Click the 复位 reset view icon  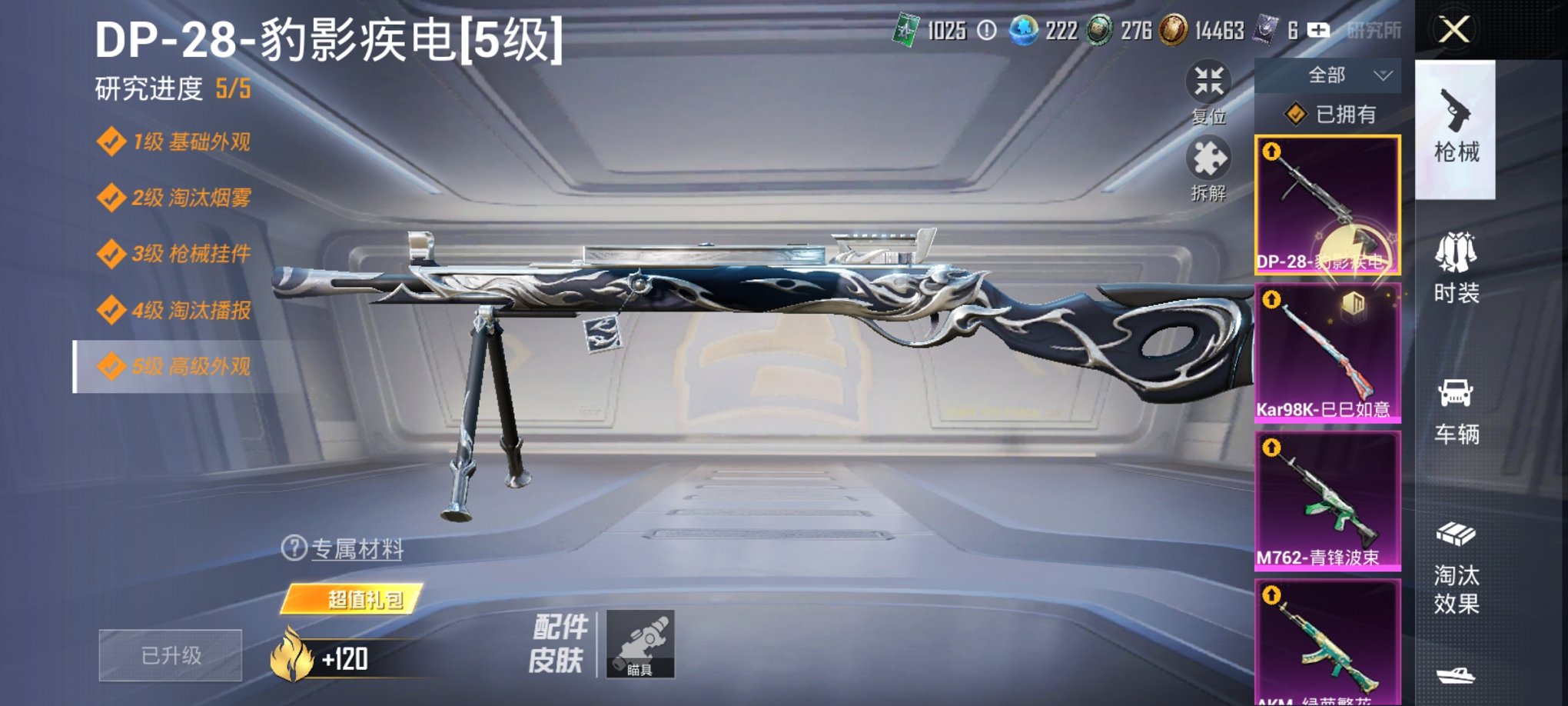(1209, 80)
